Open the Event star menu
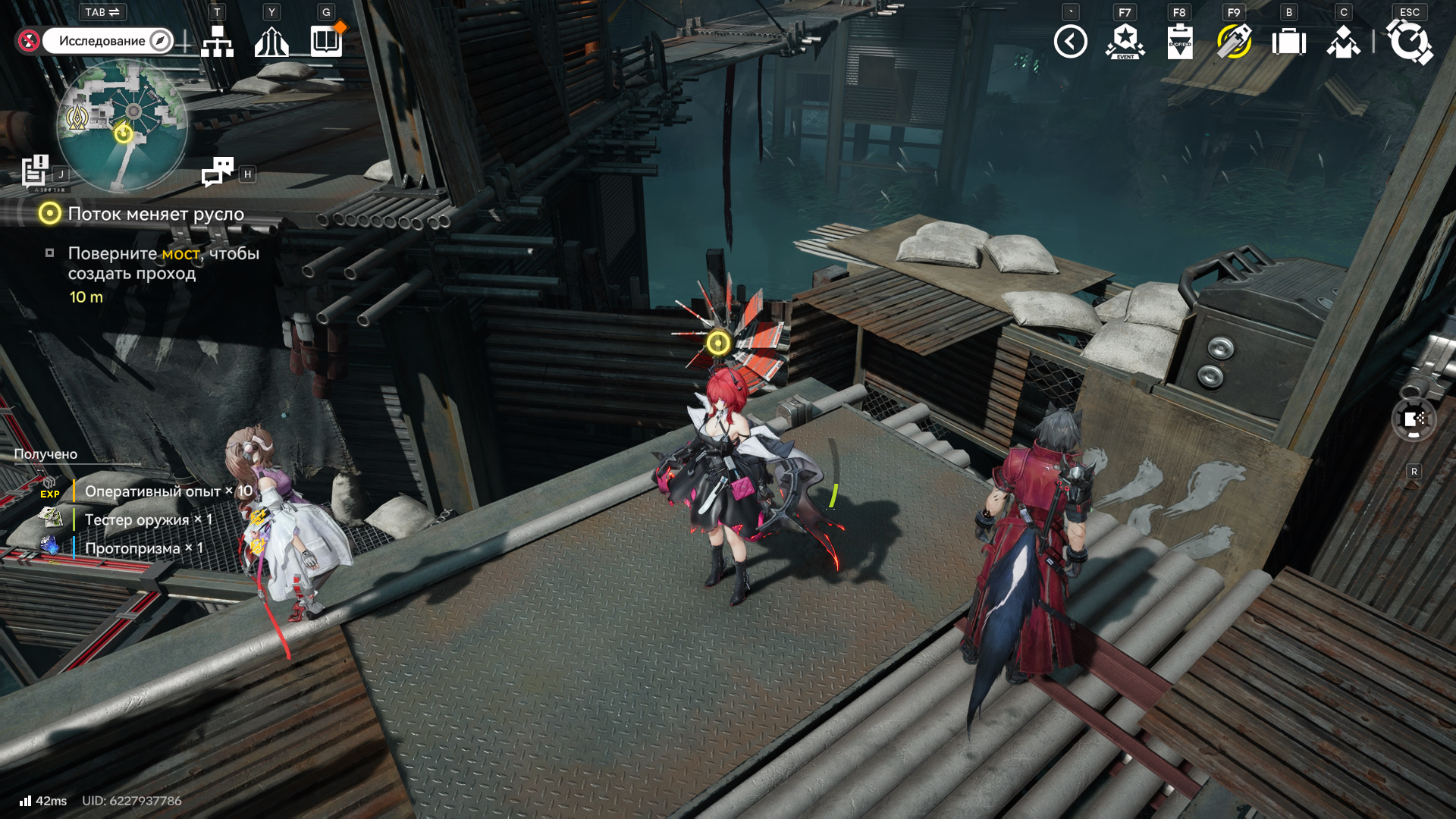The image size is (1456, 819). tap(1125, 42)
